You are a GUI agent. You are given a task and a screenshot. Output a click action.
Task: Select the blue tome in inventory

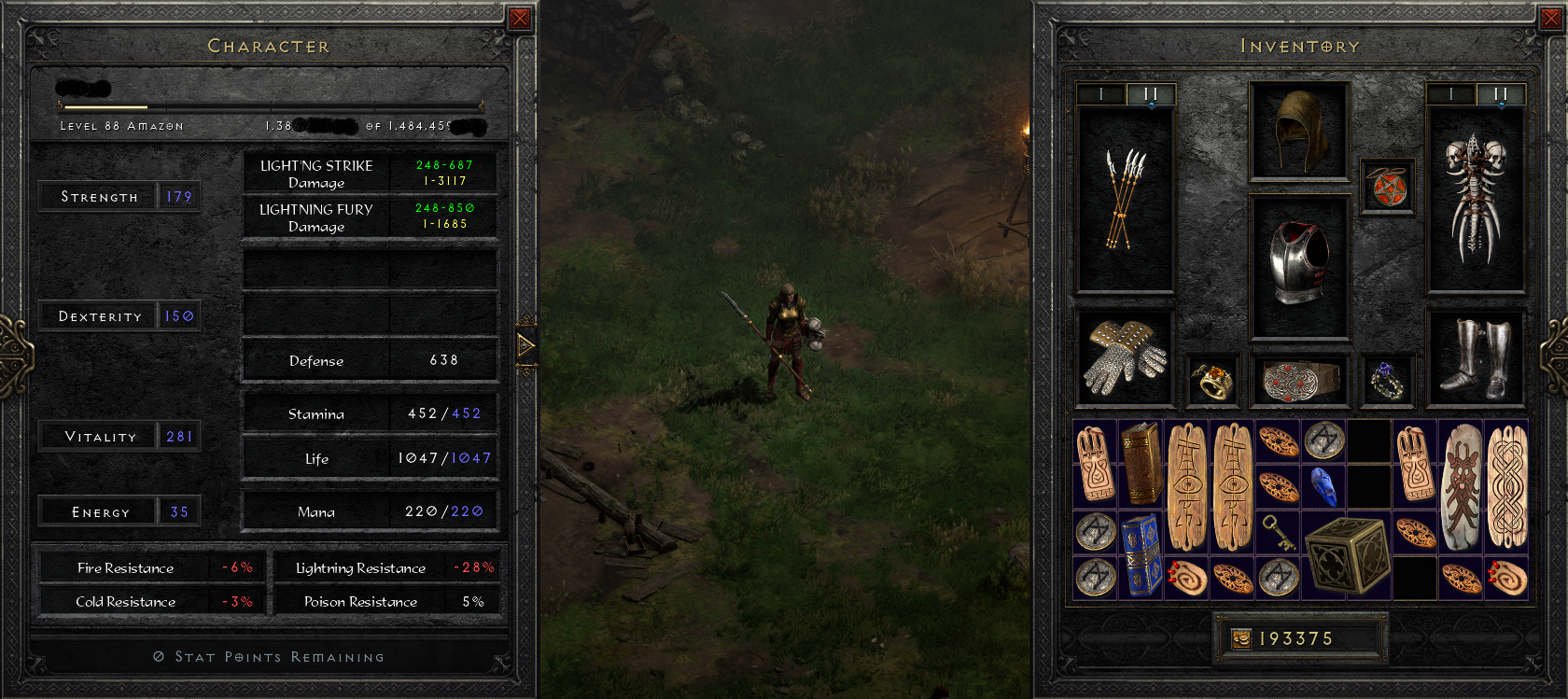click(1141, 555)
